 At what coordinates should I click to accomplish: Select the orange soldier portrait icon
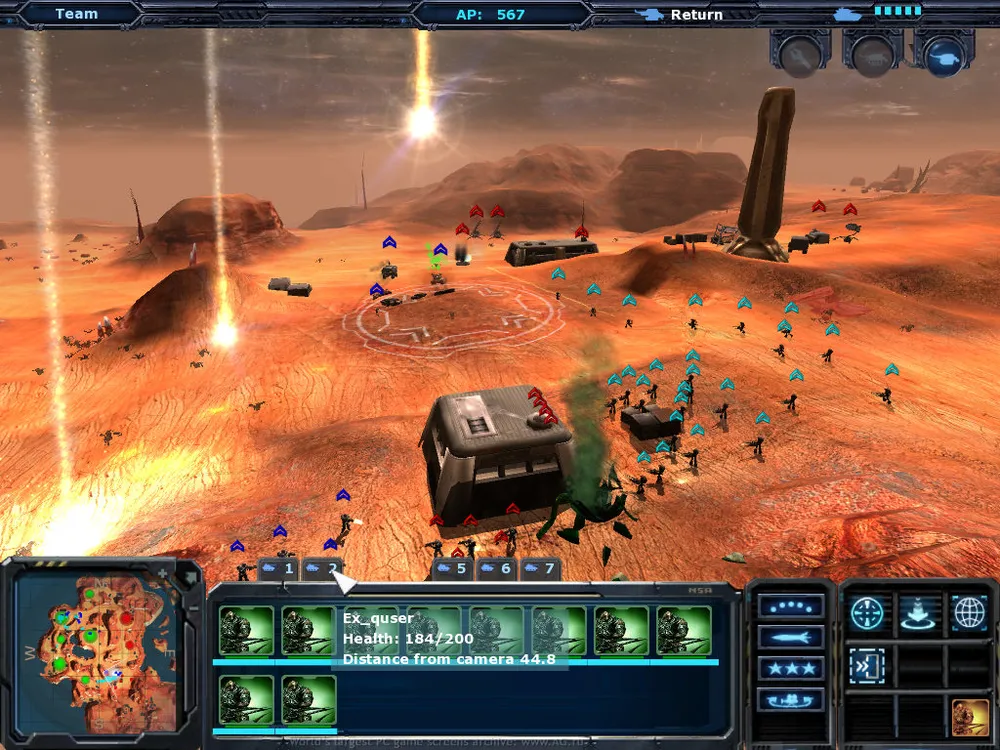(969, 717)
